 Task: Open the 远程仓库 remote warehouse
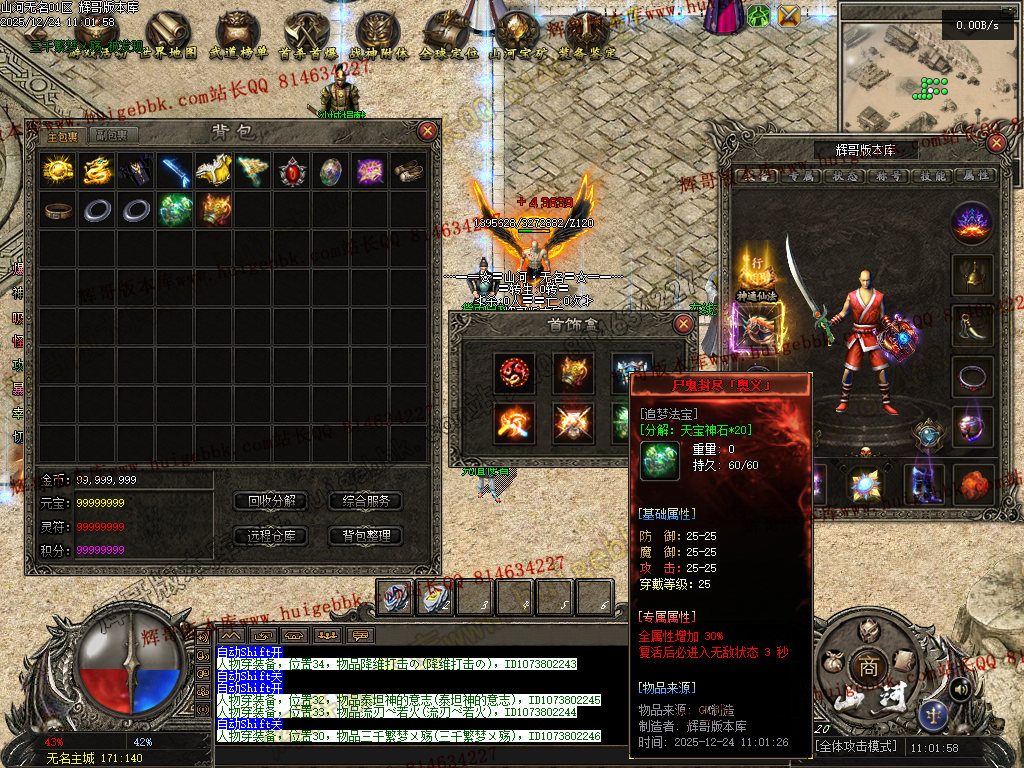(x=270, y=536)
